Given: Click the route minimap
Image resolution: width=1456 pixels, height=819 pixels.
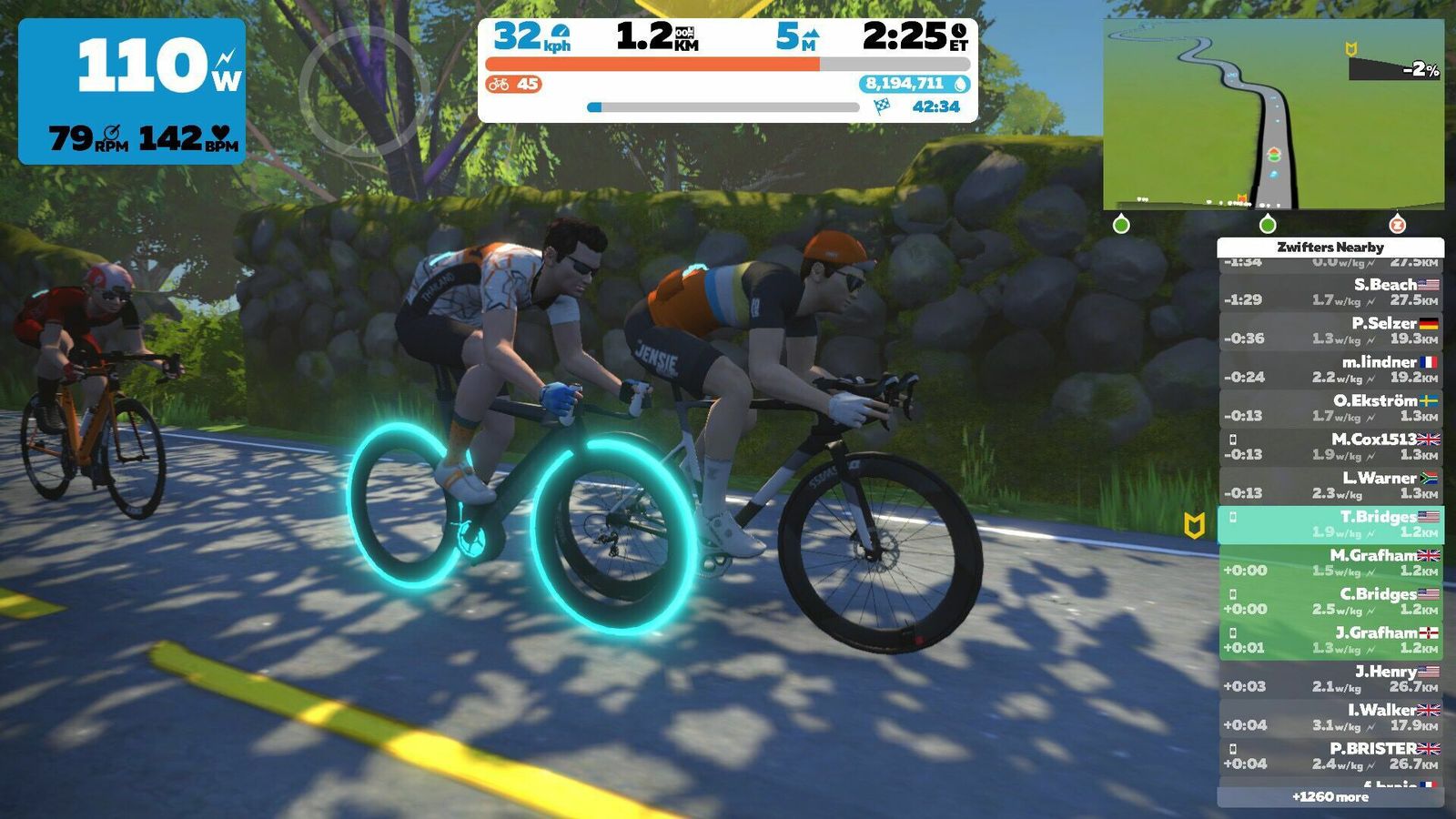Looking at the screenshot, I should [x=1273, y=115].
